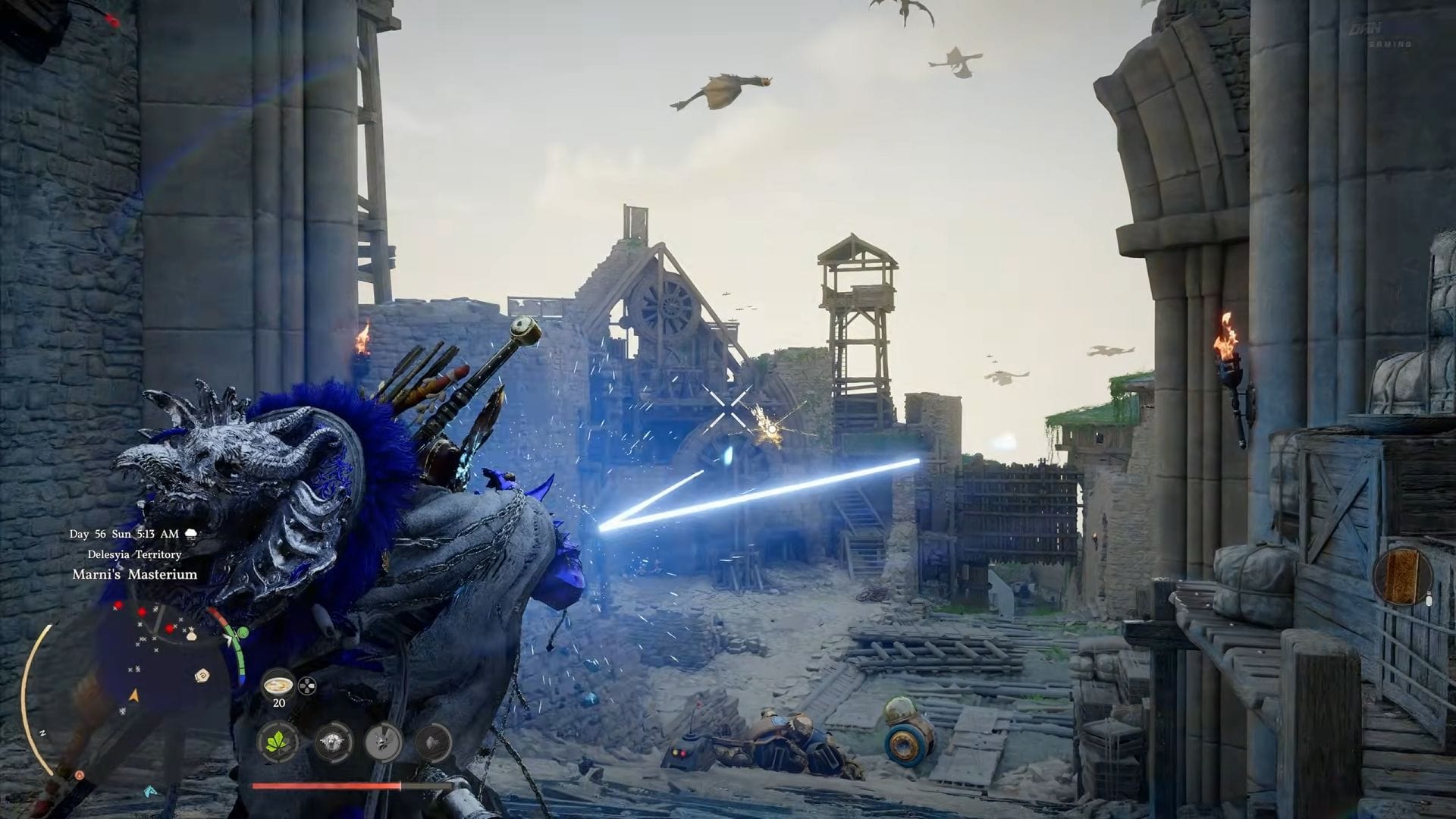This screenshot has height=819, width=1456.
Task: Activate the green leaf skill icon
Action: click(x=278, y=742)
